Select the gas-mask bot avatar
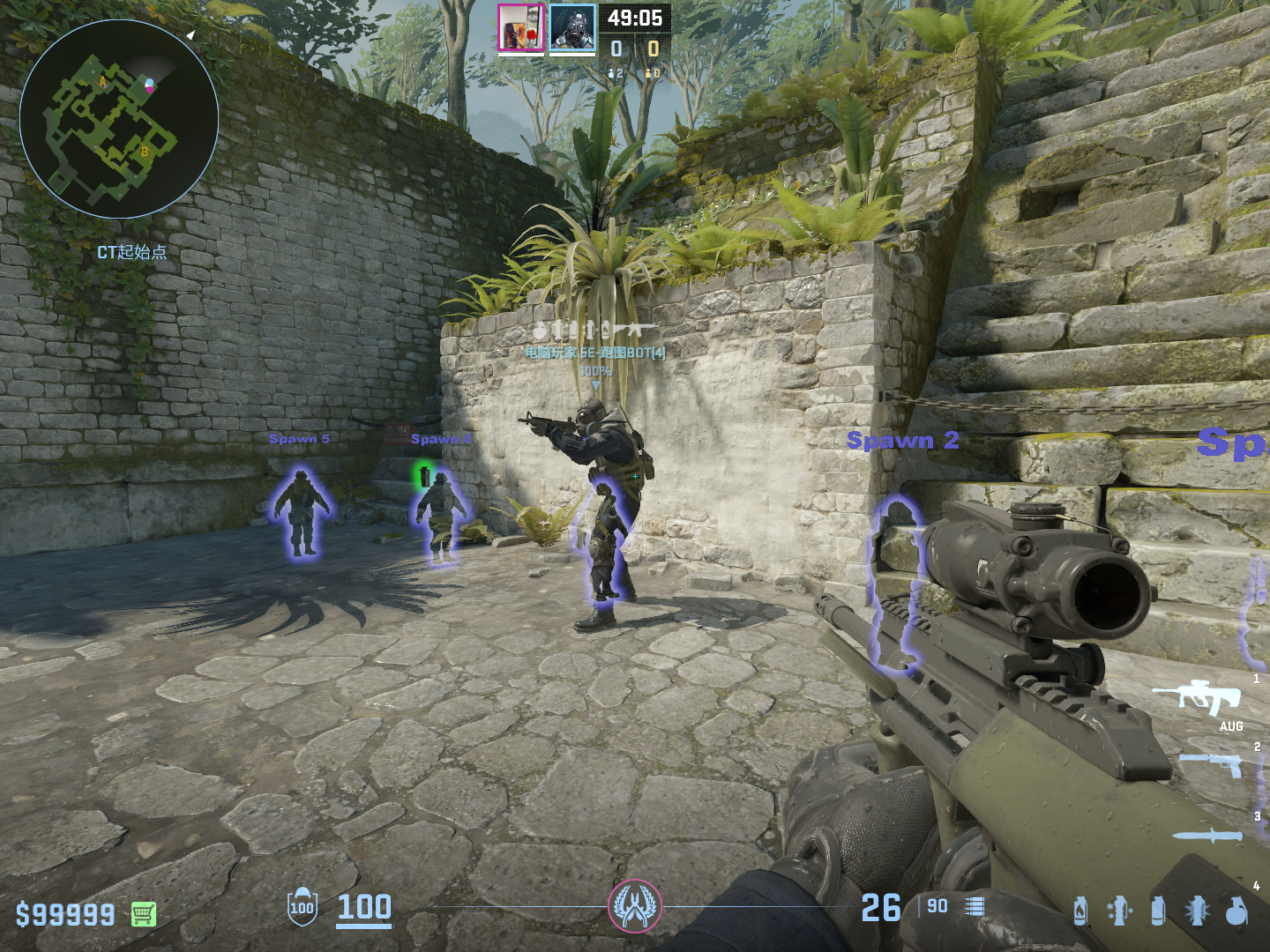This screenshot has width=1270, height=952. (x=572, y=27)
